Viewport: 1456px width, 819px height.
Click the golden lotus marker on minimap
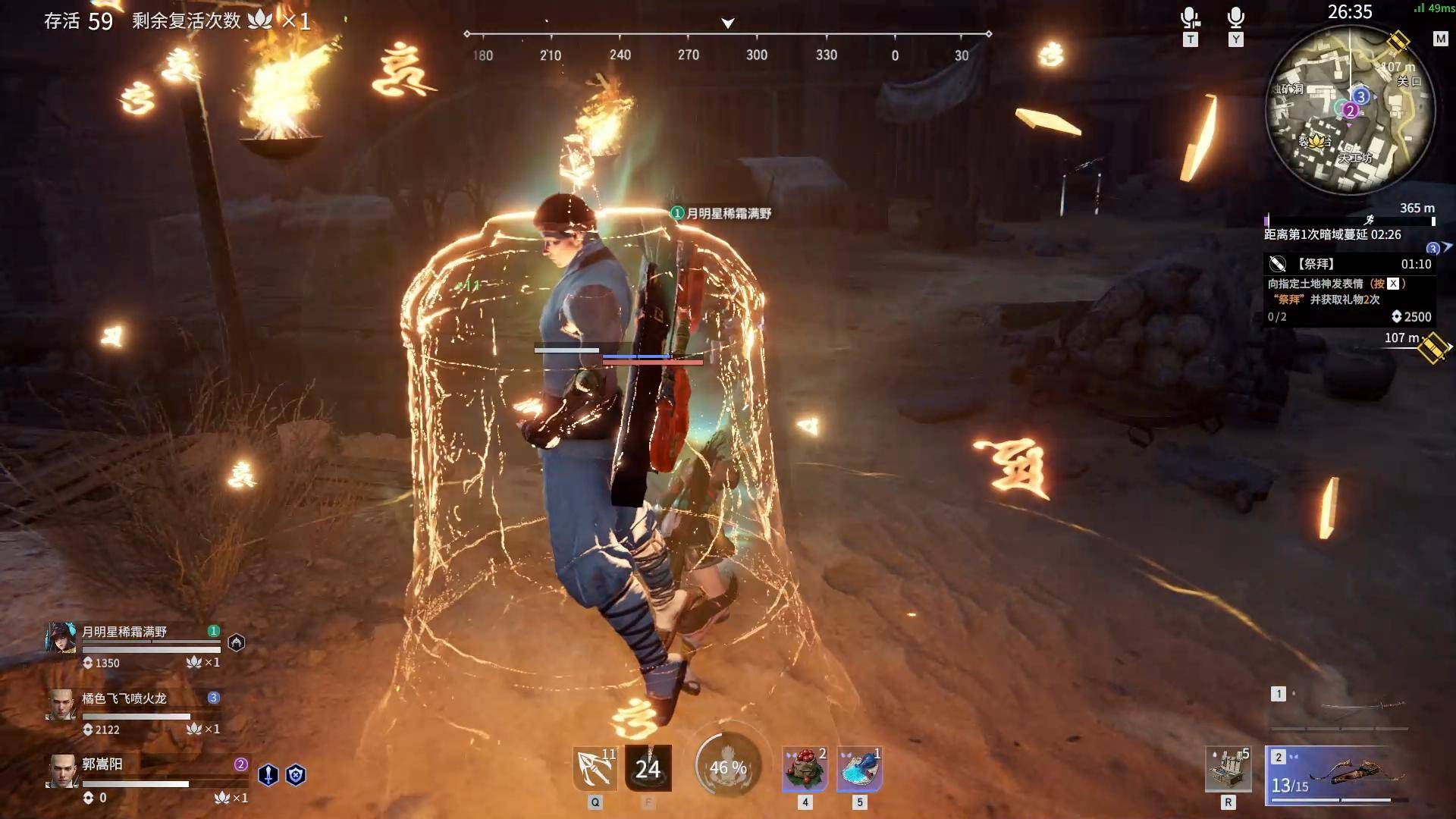1315,141
